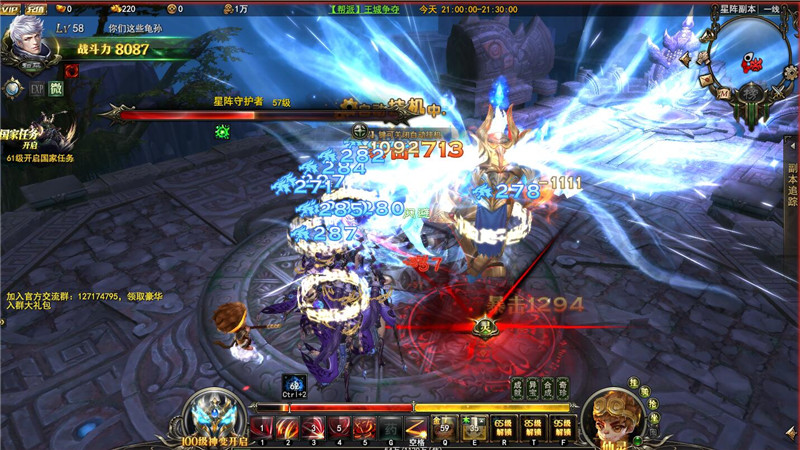
Task: Click the locked 65级解锁 skill slot
Action: [x=500, y=428]
